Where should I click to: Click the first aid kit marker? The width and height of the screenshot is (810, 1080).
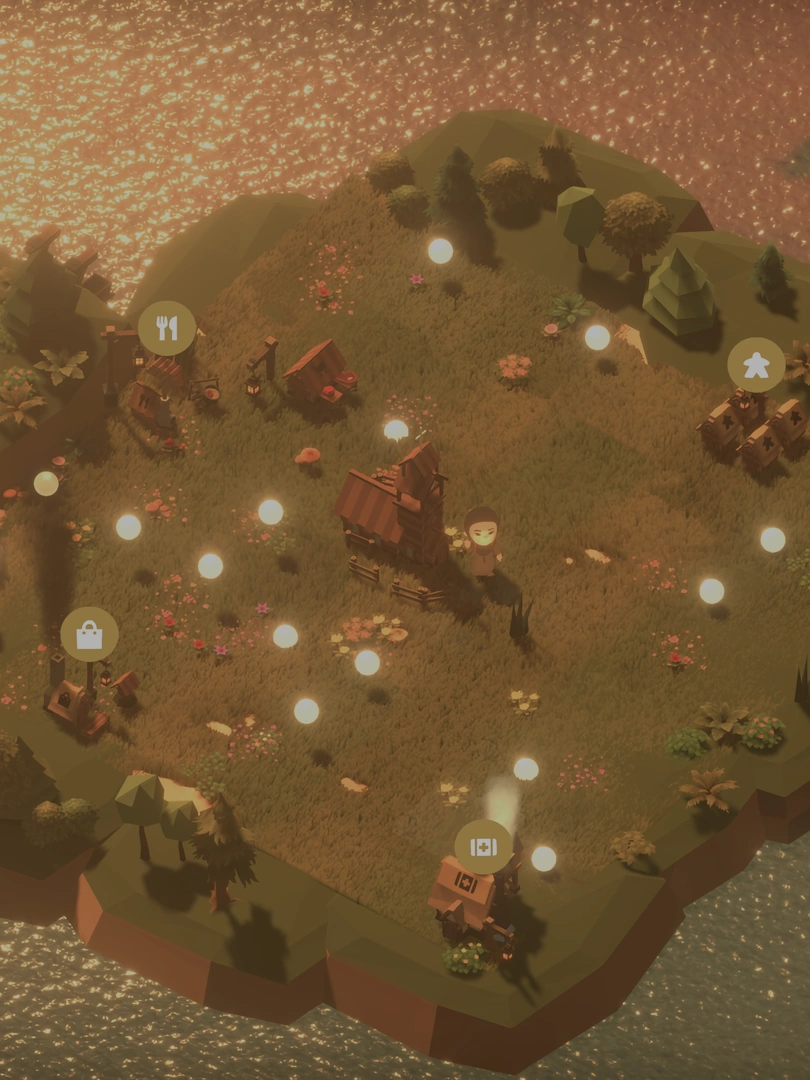point(483,847)
